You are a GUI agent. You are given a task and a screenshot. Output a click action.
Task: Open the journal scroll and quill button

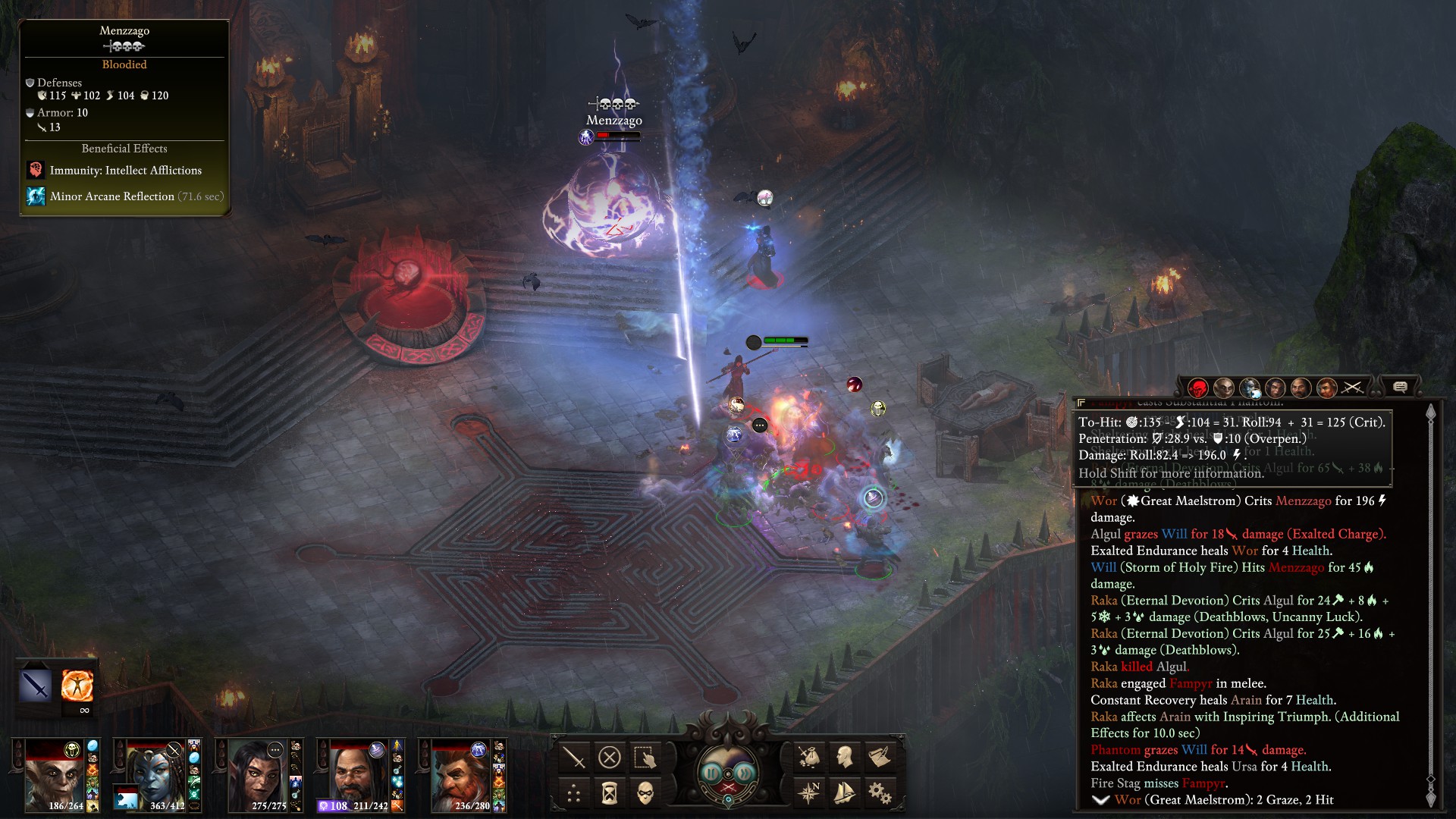point(880,757)
